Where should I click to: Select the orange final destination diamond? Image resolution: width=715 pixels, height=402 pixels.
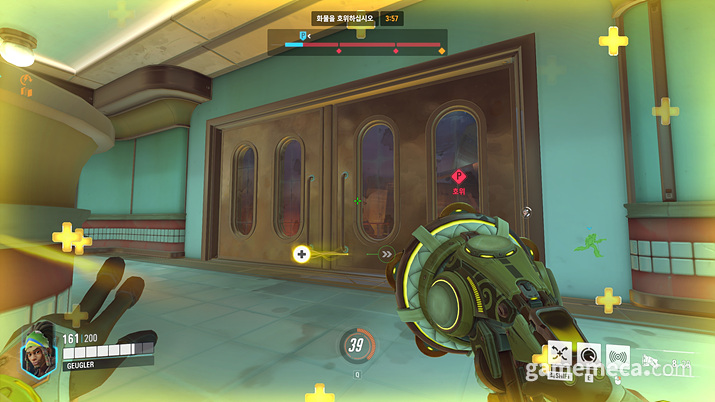pos(441,50)
